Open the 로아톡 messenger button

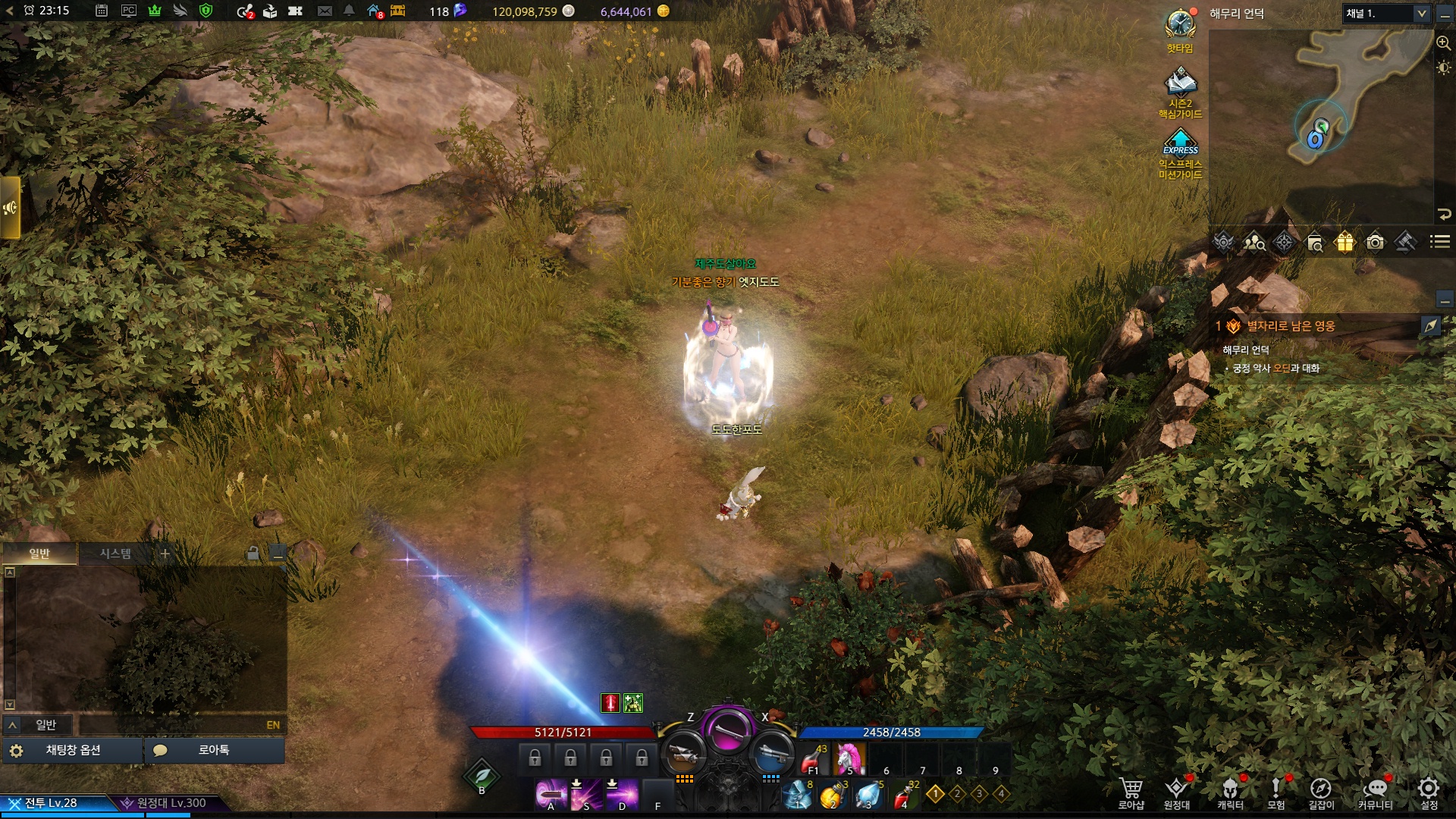214,750
